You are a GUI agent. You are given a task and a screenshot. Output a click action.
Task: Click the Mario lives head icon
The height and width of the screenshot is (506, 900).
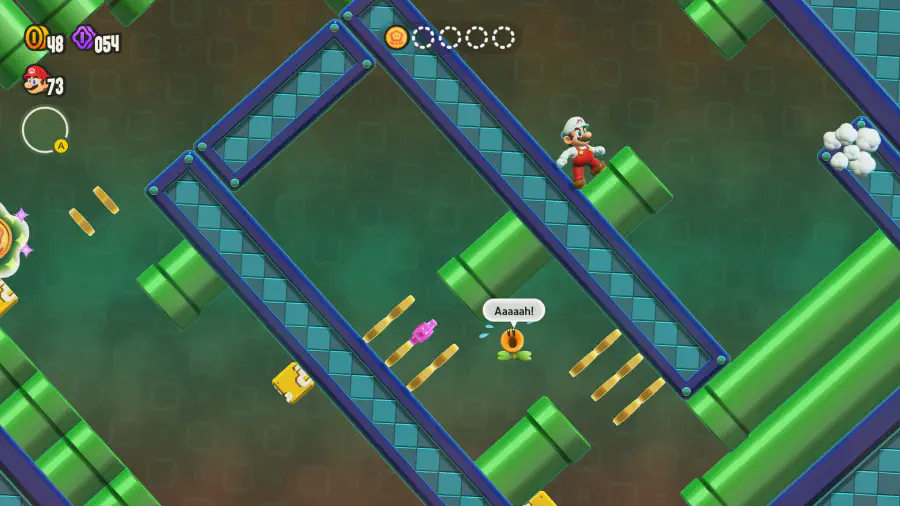[x=35, y=80]
